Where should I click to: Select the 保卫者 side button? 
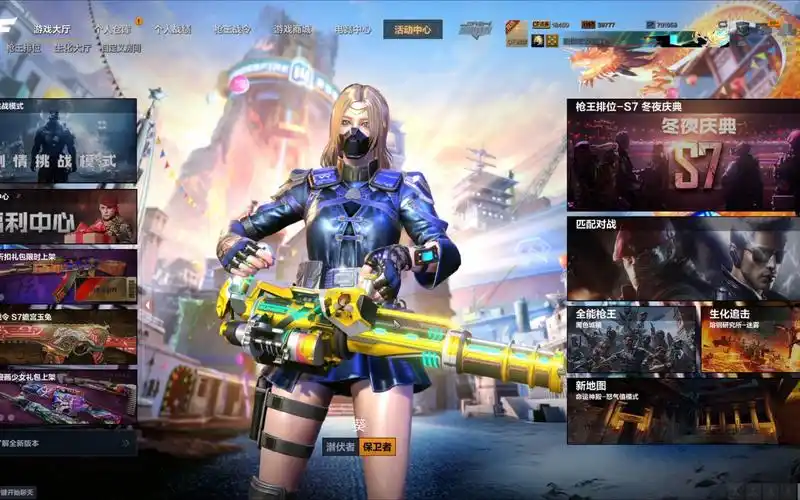[378, 447]
